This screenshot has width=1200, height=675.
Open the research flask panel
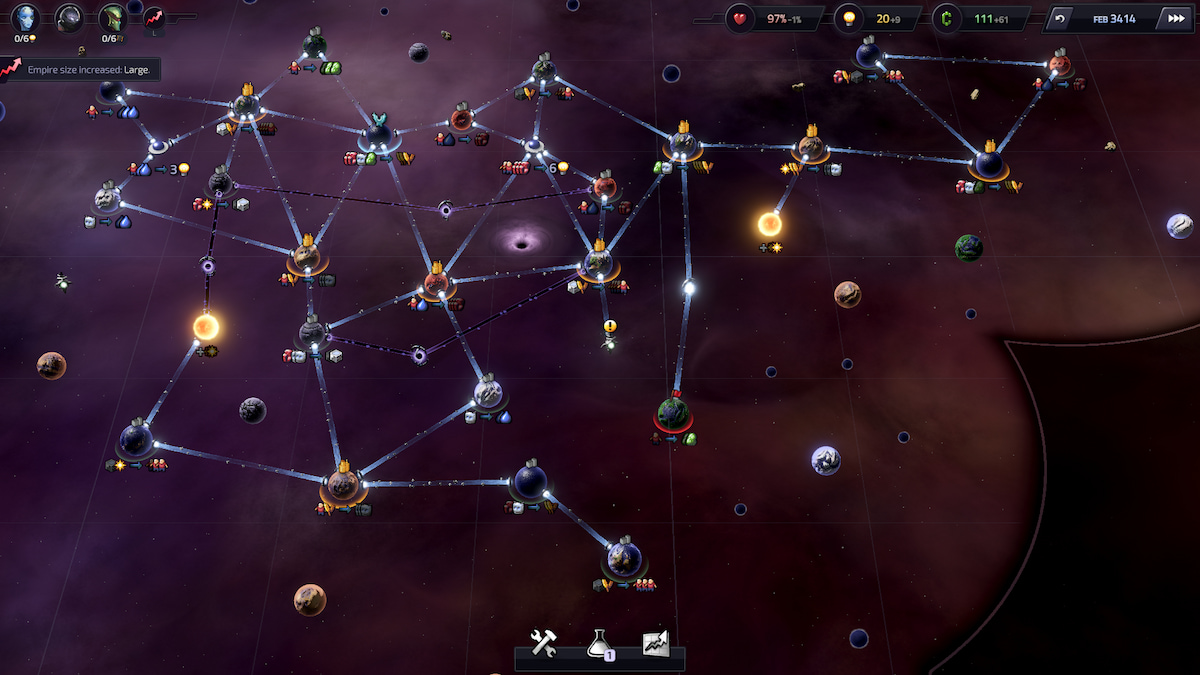(599, 643)
